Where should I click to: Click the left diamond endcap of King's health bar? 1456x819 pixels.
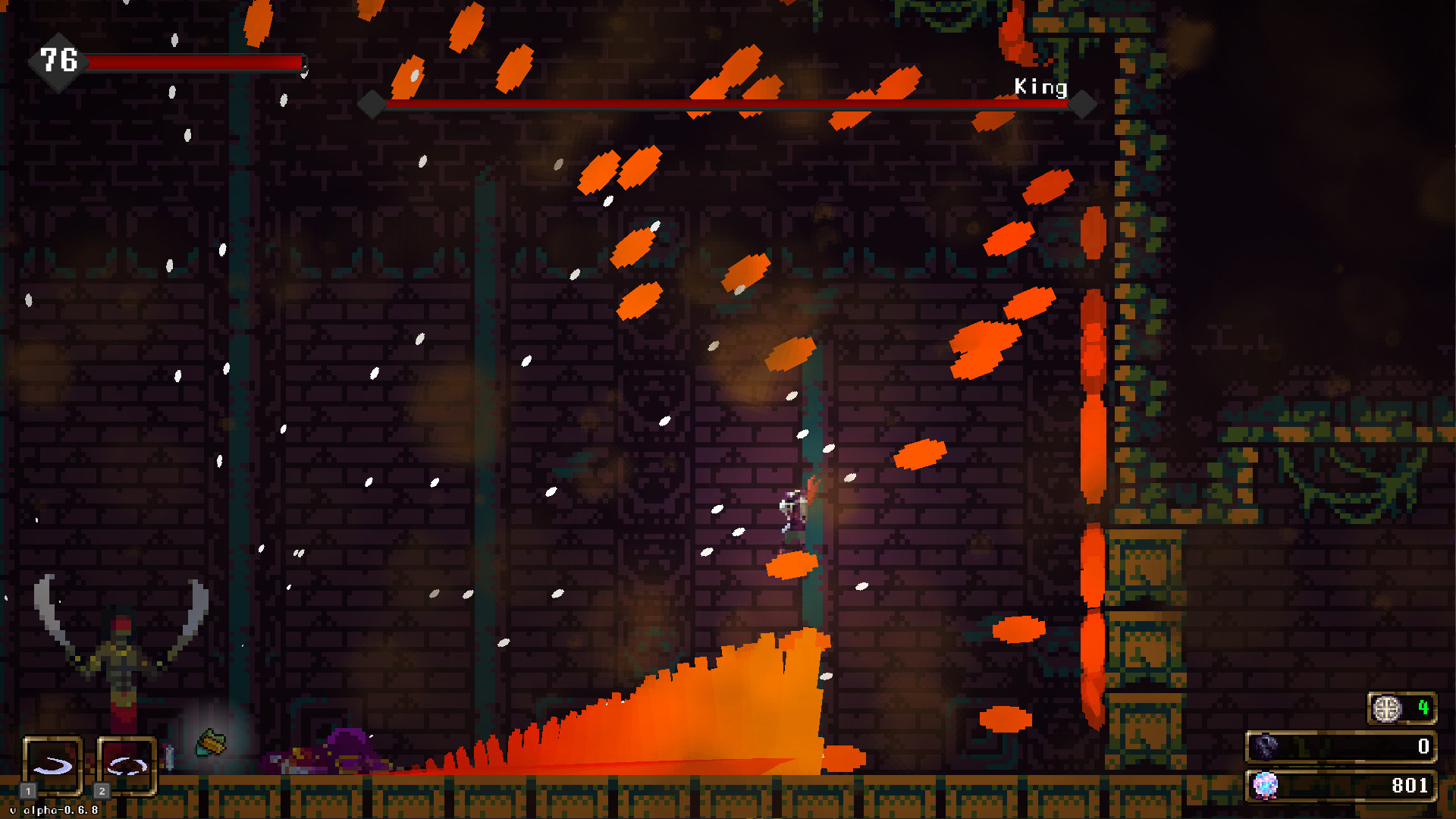(x=372, y=103)
